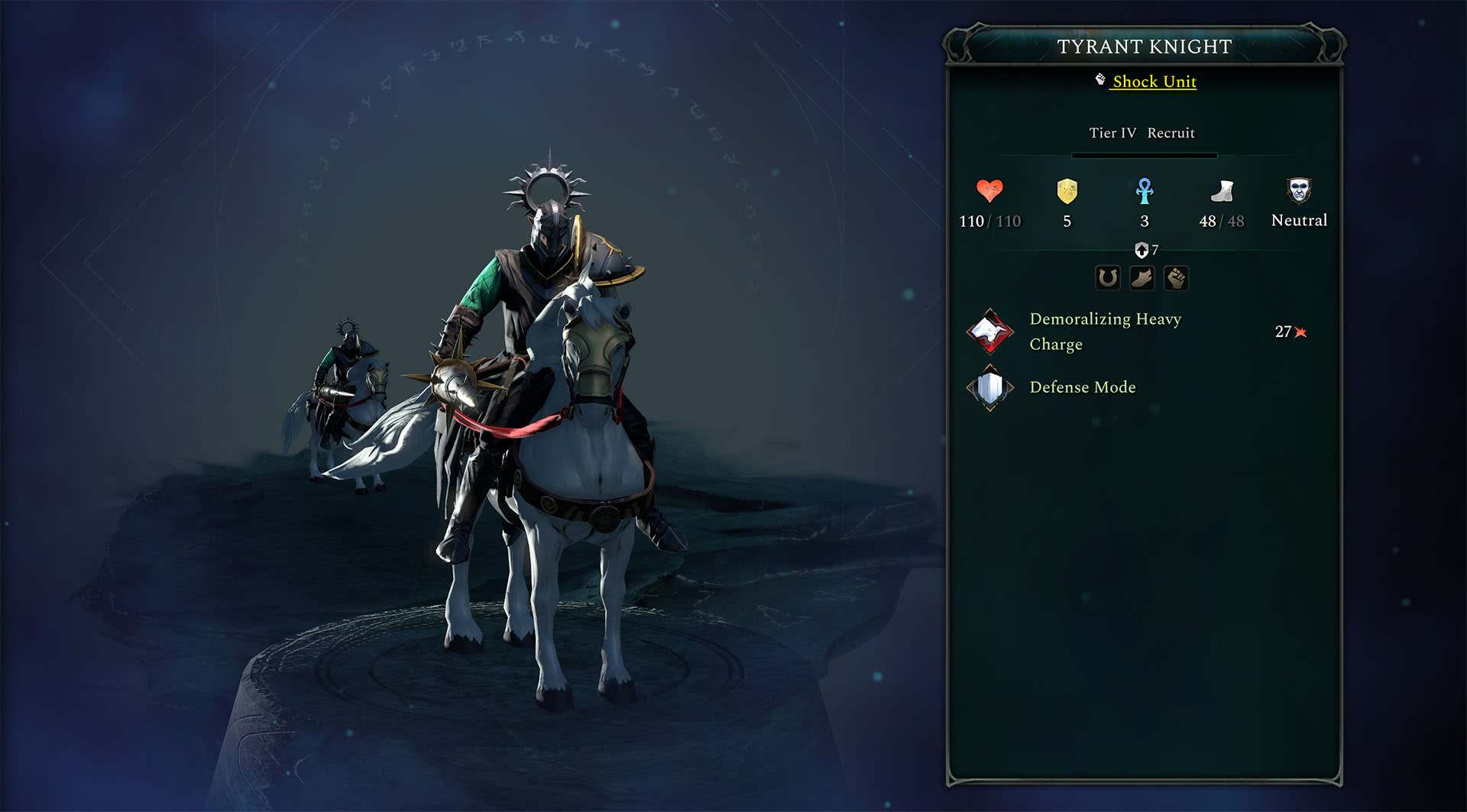This screenshot has height=812, width=1467.
Task: Inspect the clenched fist trait icon
Action: coord(1177,278)
